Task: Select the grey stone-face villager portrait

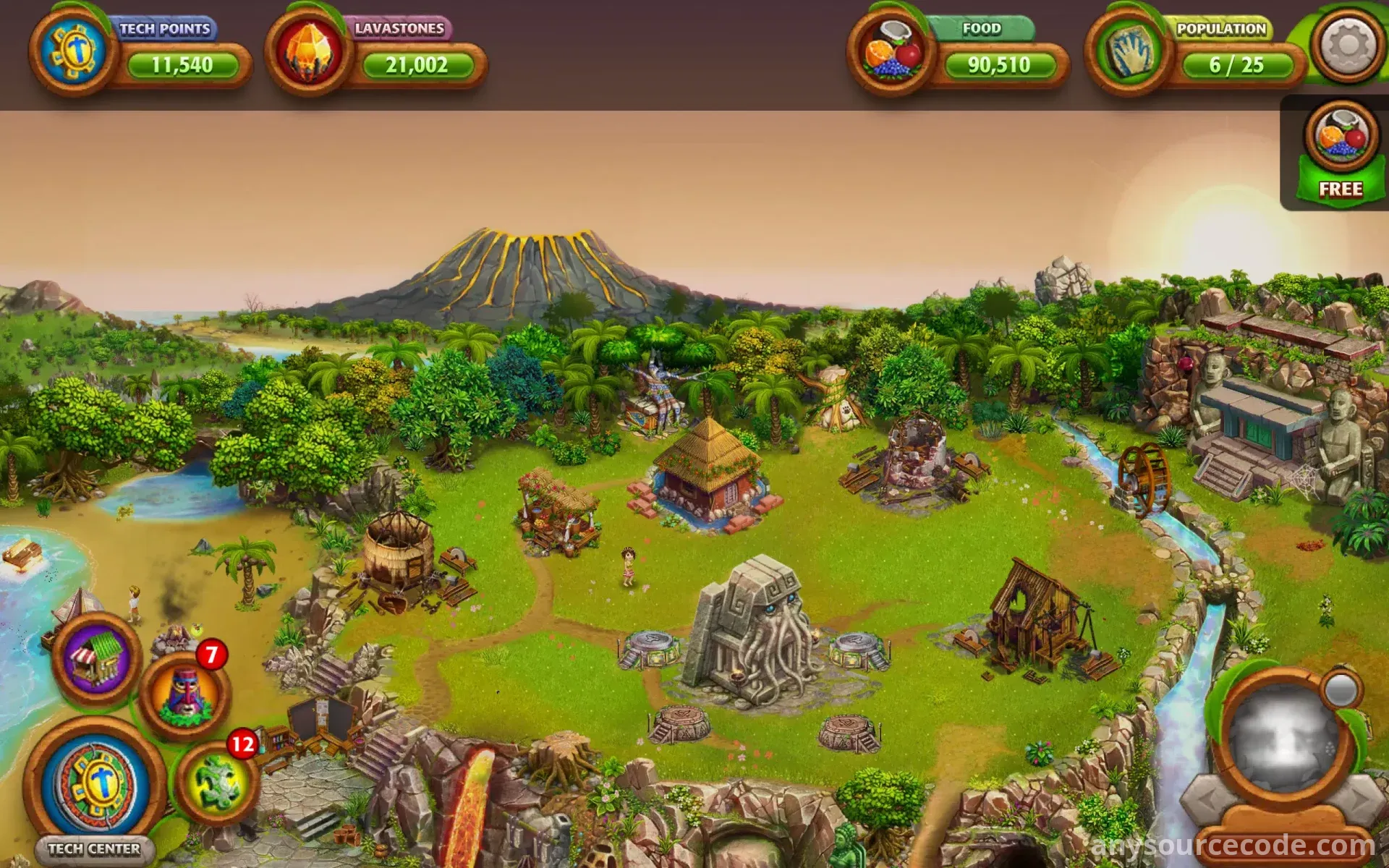Action: point(1282,738)
